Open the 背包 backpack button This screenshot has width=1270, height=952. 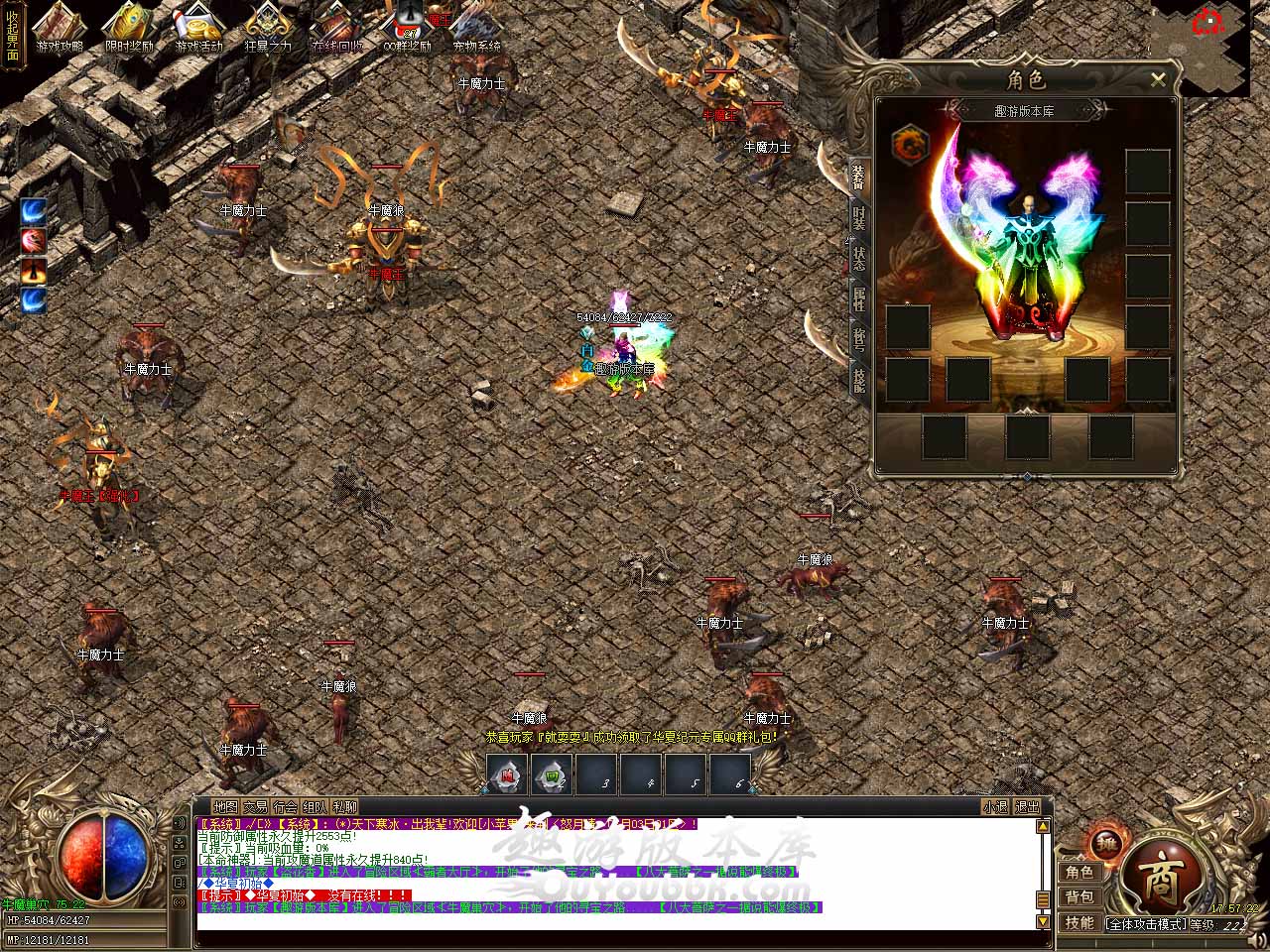[1079, 896]
